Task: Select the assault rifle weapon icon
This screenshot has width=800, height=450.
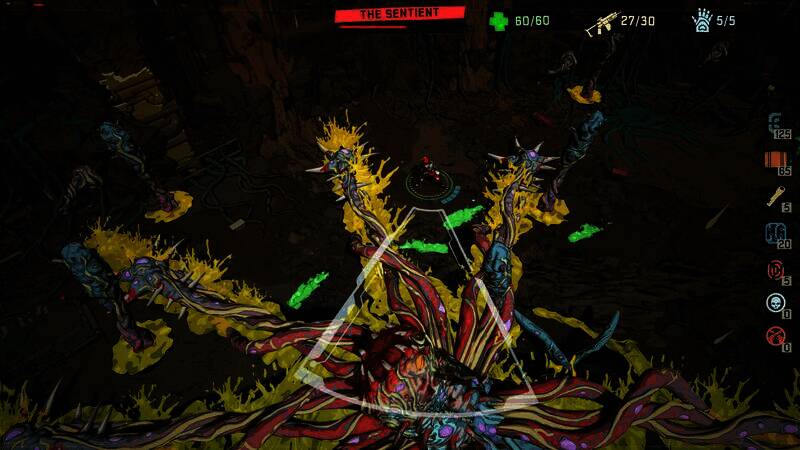Action: coord(601,23)
